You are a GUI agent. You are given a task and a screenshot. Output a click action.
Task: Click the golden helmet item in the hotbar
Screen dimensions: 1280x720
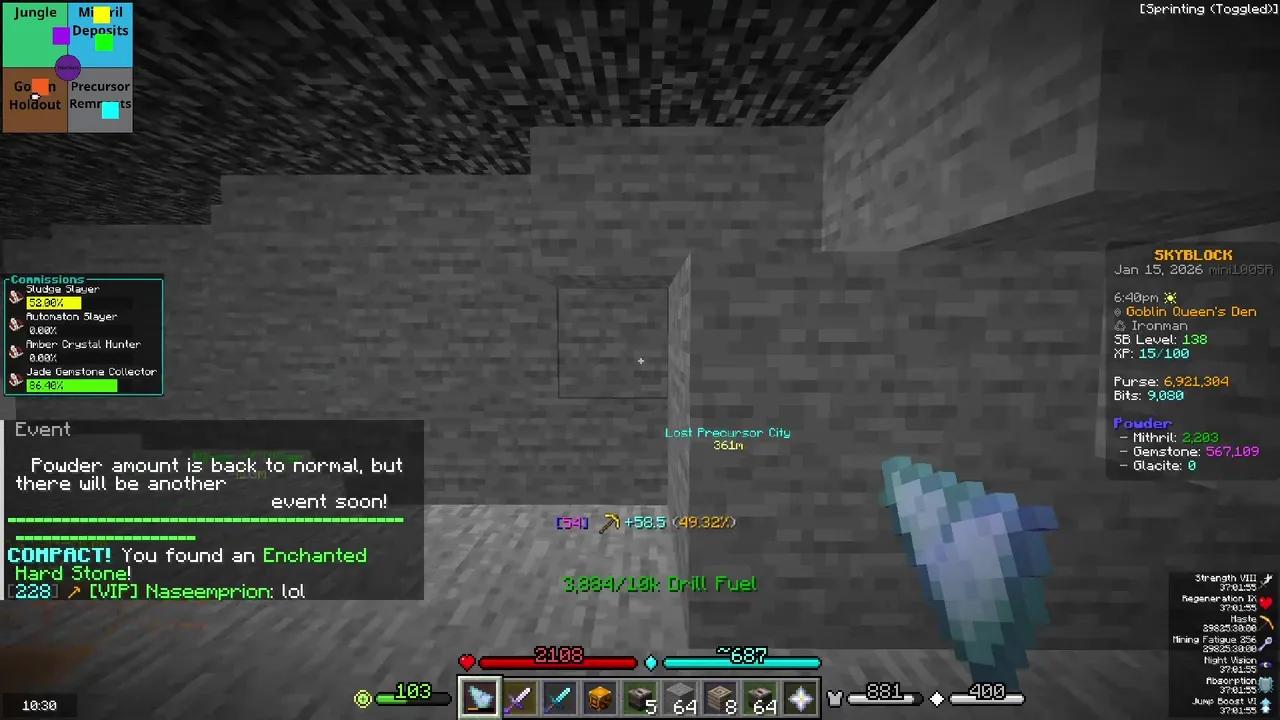(x=598, y=697)
